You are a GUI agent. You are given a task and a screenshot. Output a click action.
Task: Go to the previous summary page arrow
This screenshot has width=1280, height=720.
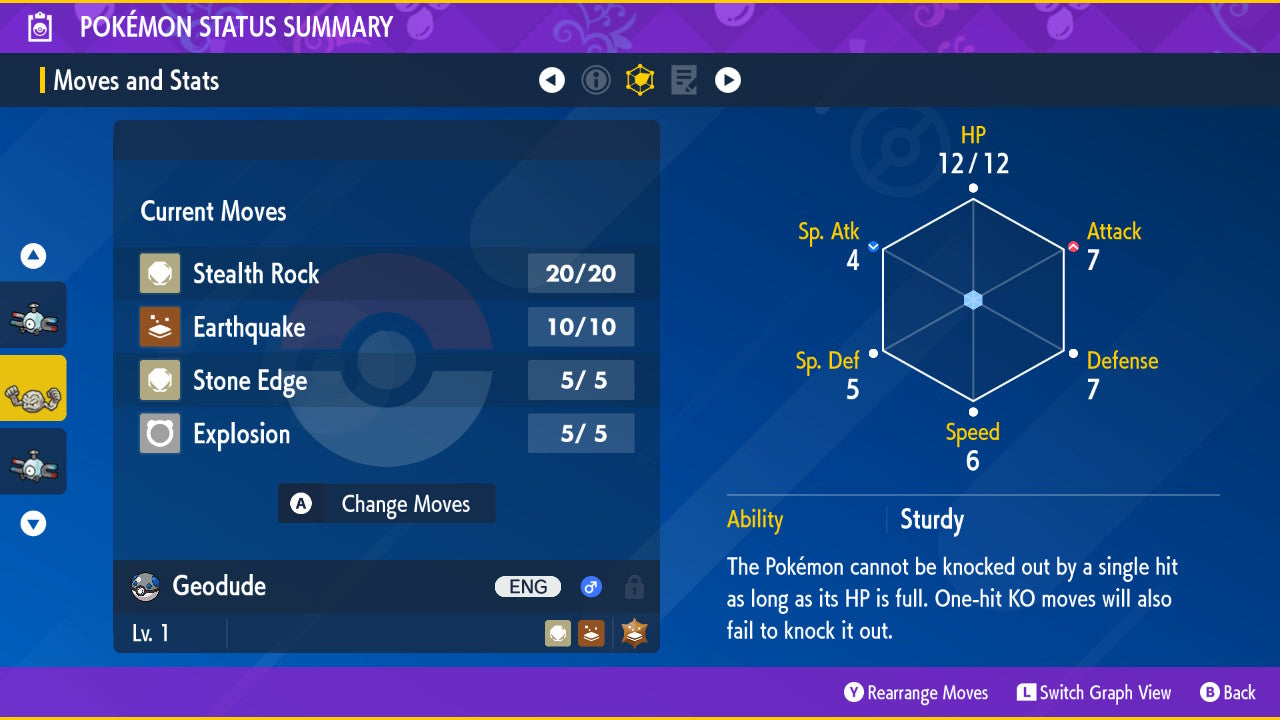tap(552, 80)
